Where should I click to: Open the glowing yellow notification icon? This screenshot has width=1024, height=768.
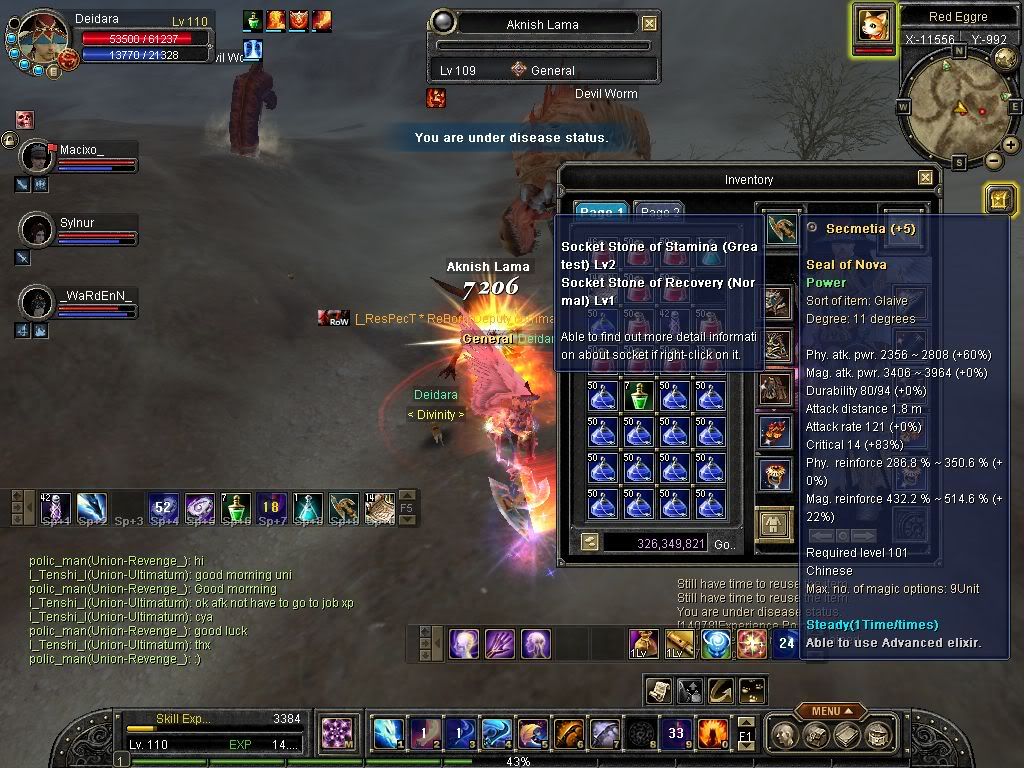(999, 199)
